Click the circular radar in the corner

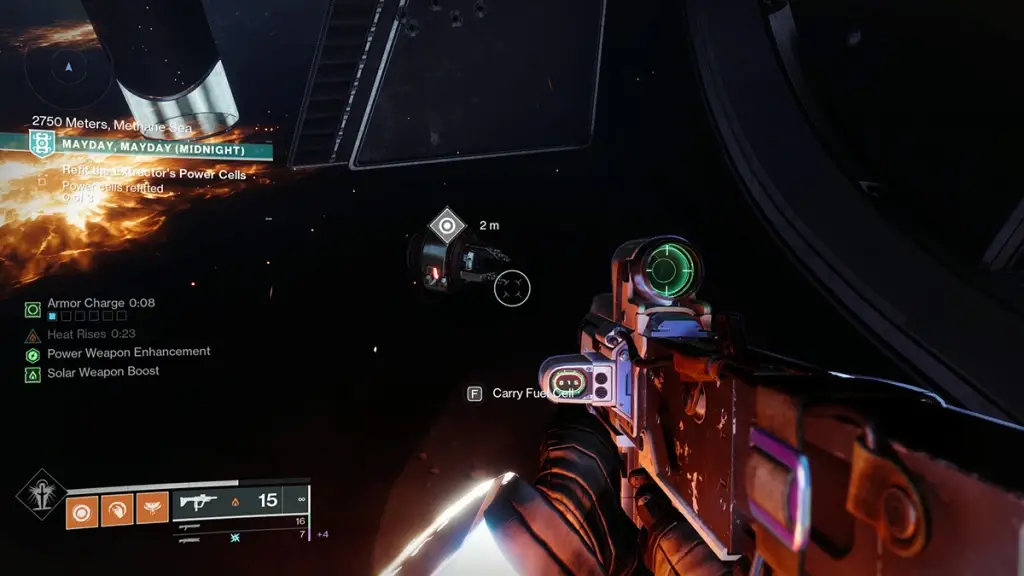68,68
